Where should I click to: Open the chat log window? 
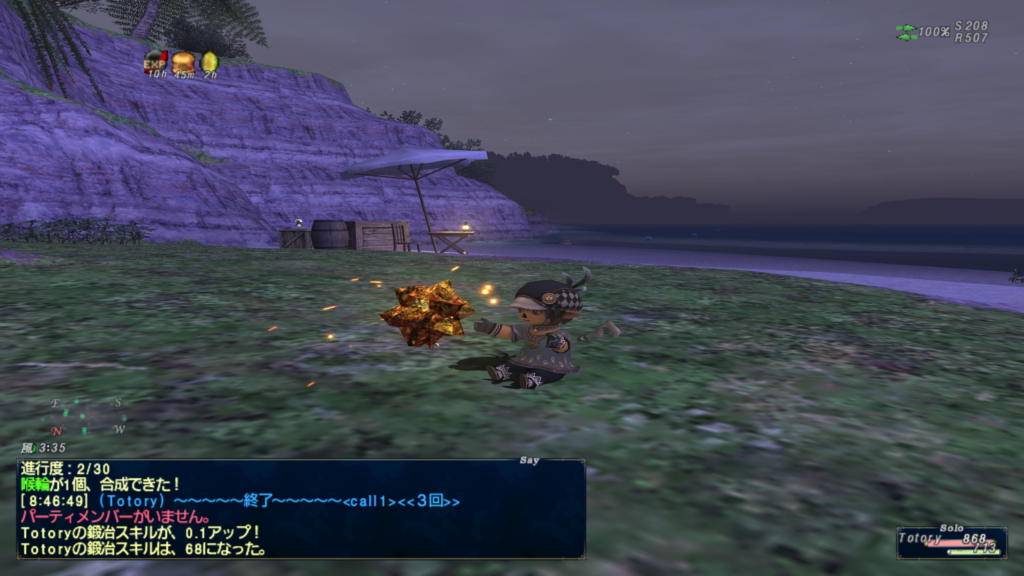click(301, 508)
